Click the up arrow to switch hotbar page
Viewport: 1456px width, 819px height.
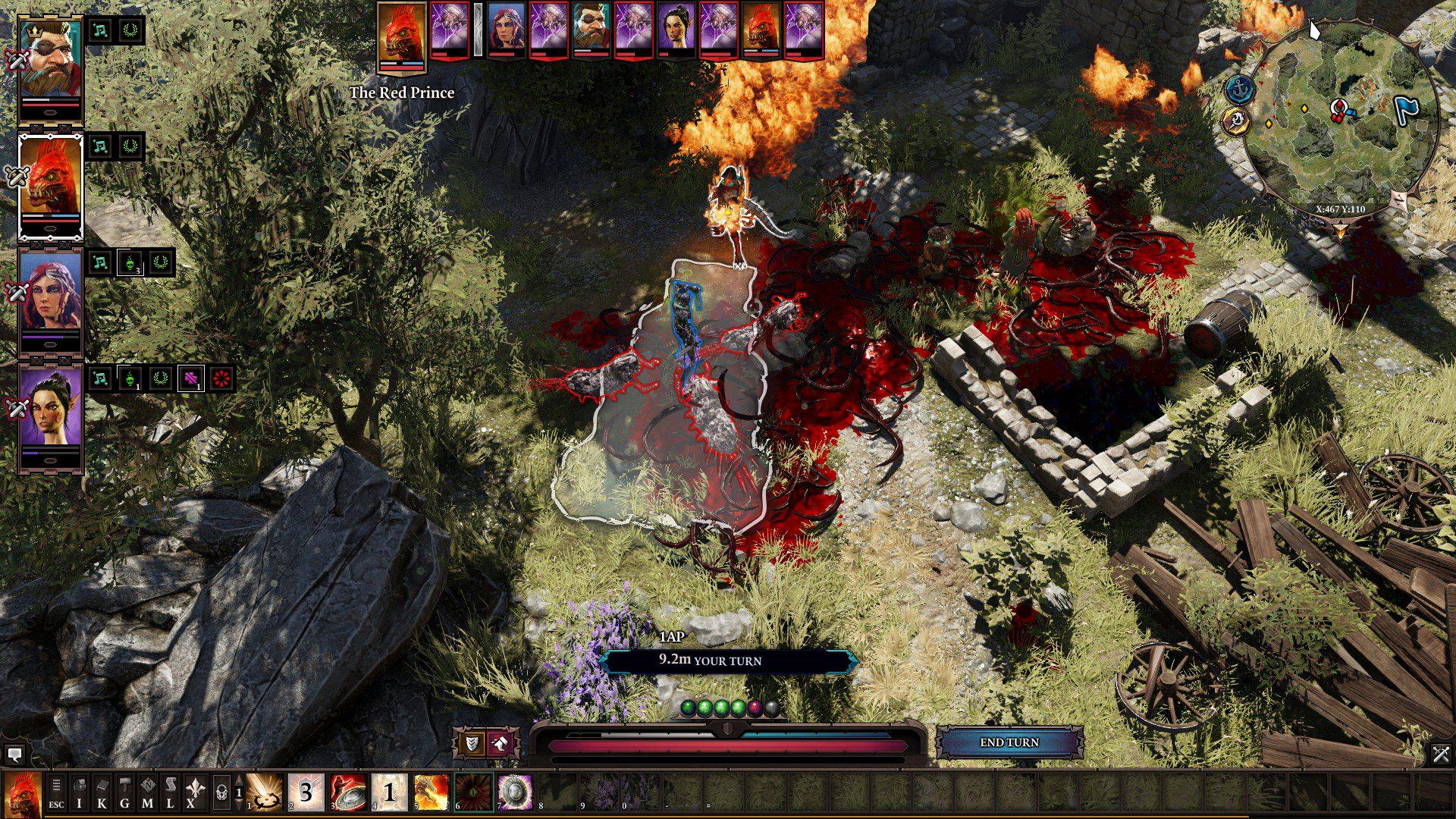240,780
